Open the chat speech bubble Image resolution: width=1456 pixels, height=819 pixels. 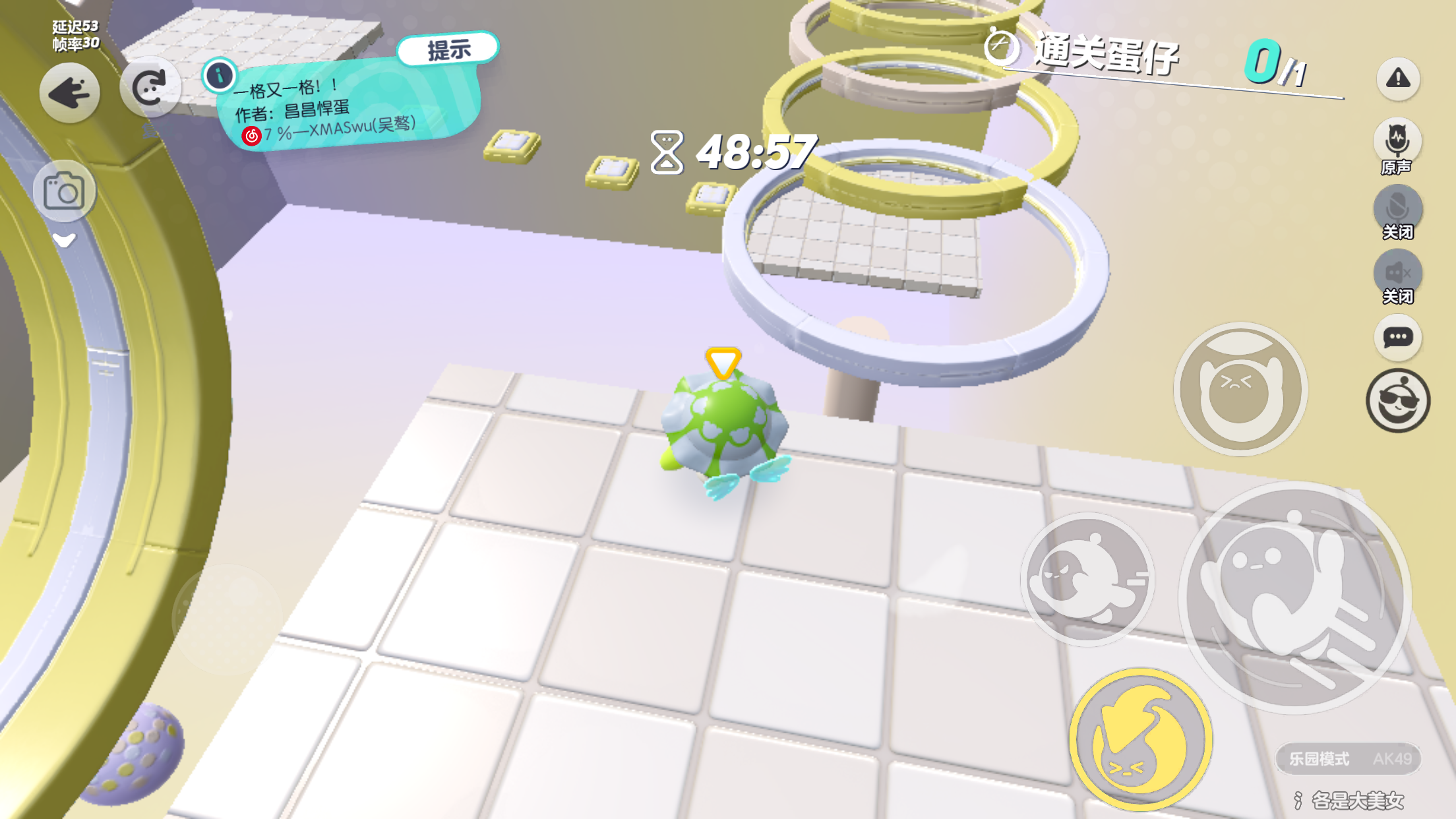(x=1397, y=338)
